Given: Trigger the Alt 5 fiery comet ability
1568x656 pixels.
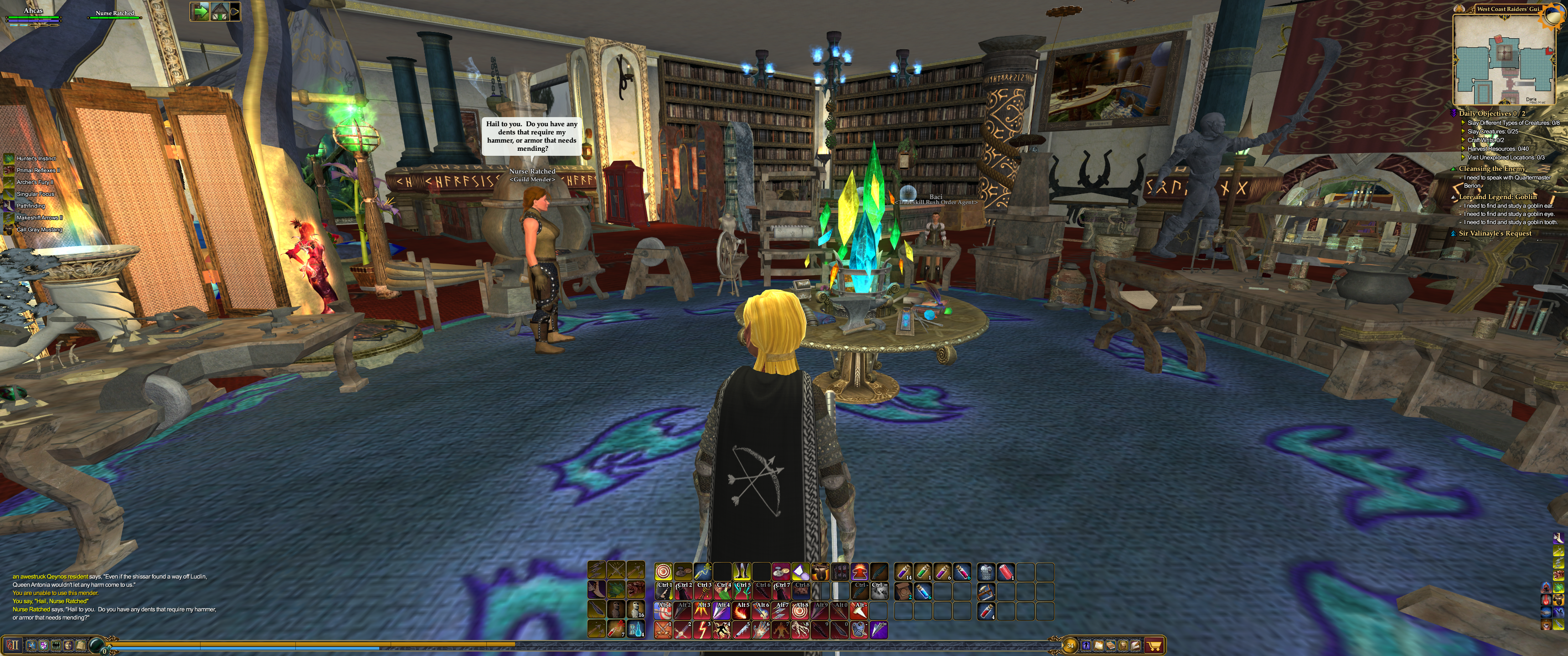Looking at the screenshot, I should 742,610.
